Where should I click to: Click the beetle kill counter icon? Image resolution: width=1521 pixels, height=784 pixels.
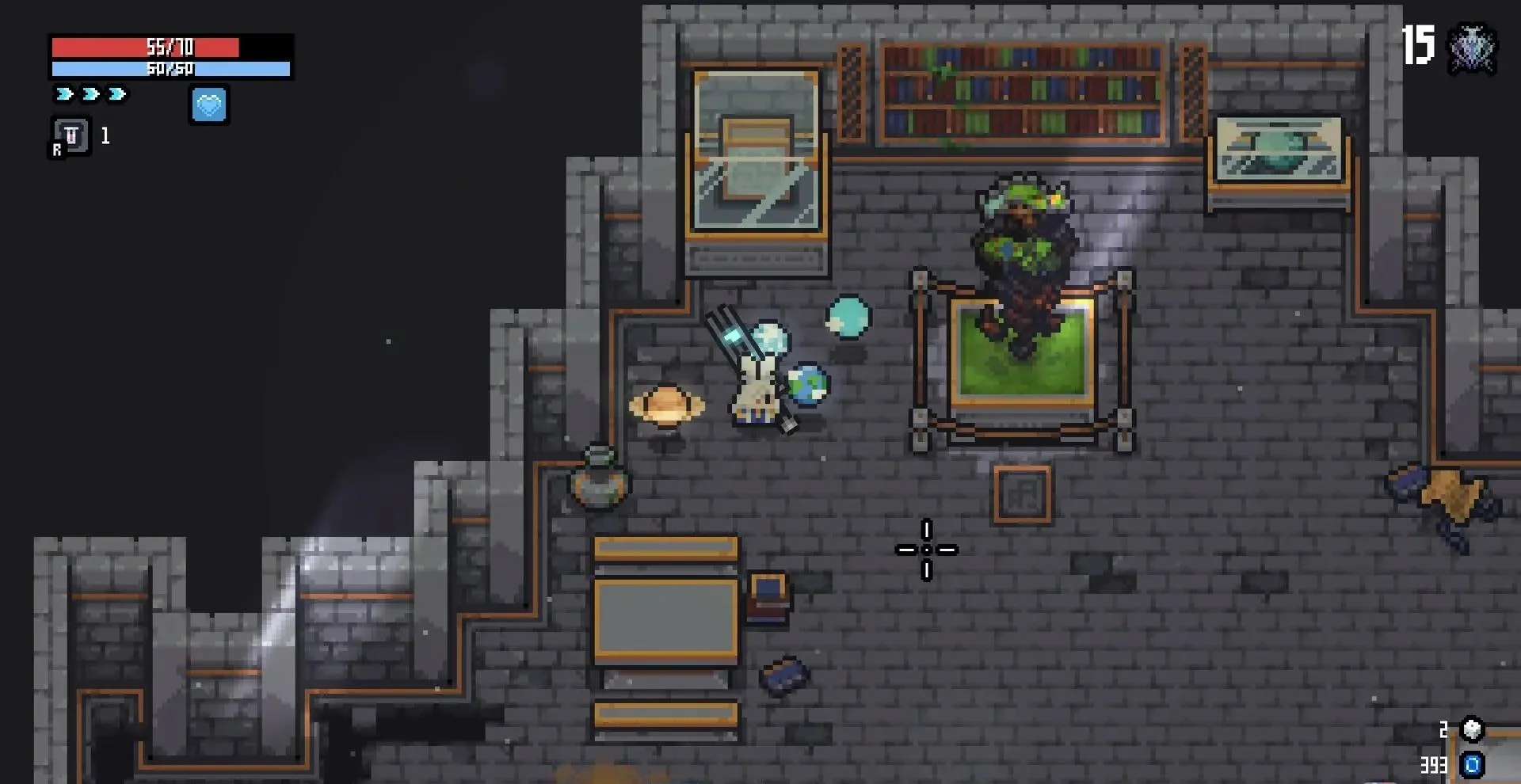tap(1472, 48)
